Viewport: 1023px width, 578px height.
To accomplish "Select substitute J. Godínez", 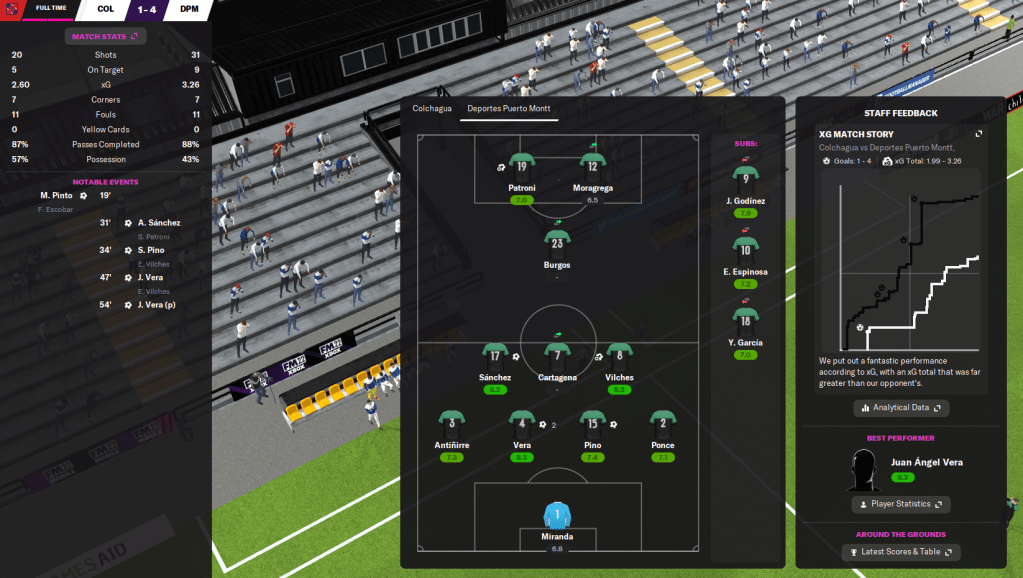I will click(x=745, y=179).
